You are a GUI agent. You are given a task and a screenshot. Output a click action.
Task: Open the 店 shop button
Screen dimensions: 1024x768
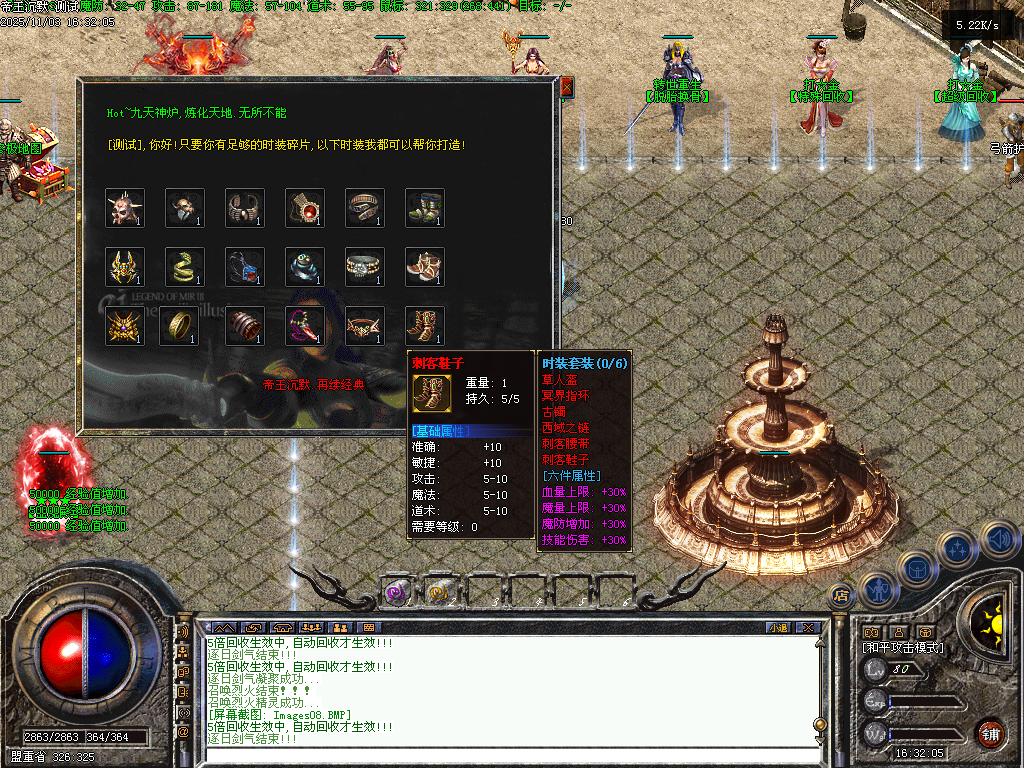point(841,596)
